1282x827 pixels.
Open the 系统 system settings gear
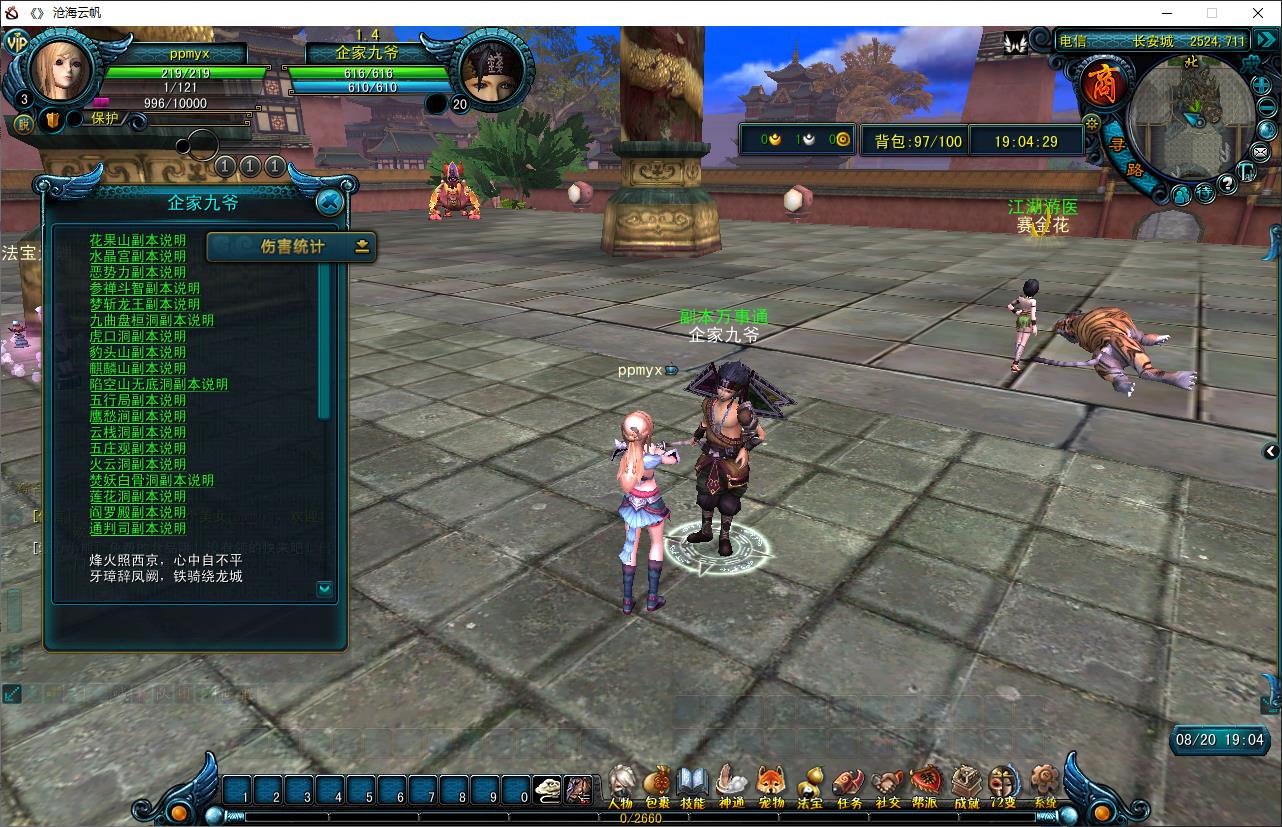(x=1045, y=785)
